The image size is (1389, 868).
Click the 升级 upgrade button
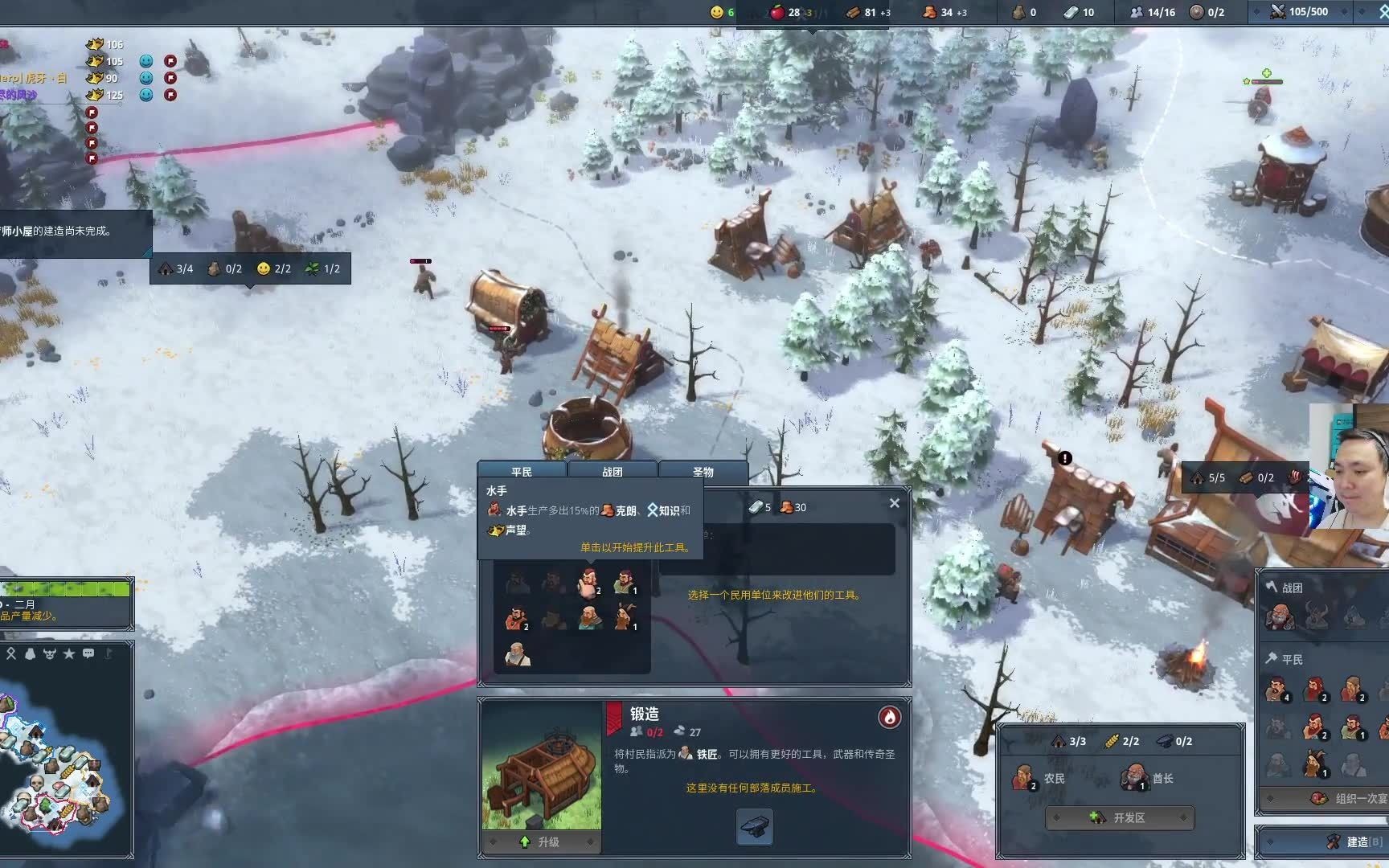tap(541, 841)
